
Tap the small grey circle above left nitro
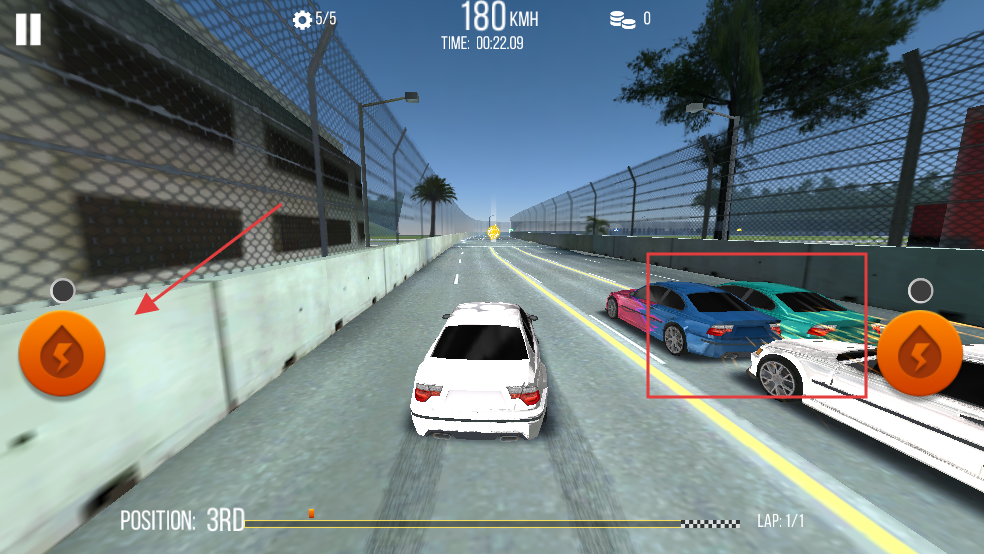(63, 291)
